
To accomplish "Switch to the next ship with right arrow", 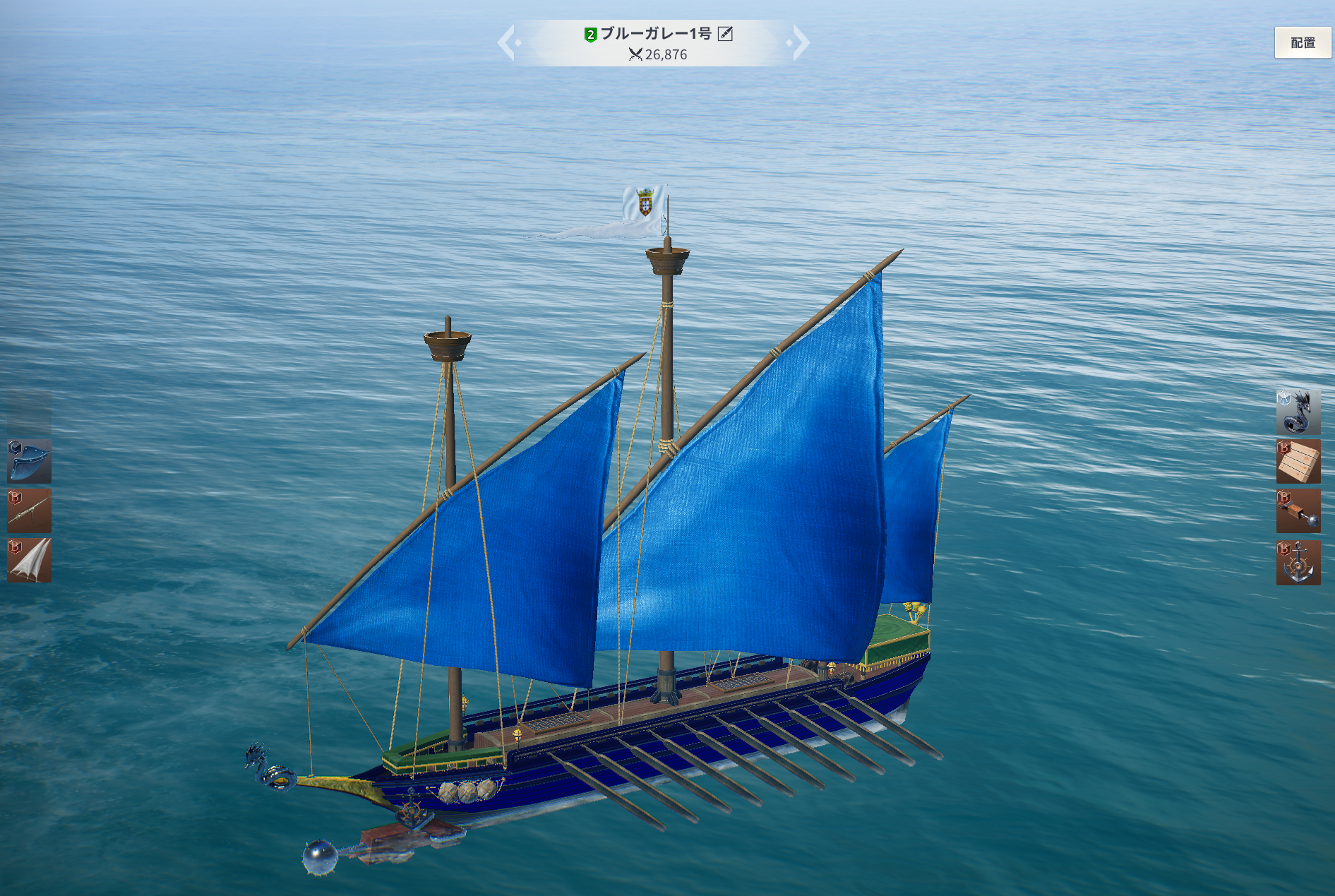I will 800,42.
